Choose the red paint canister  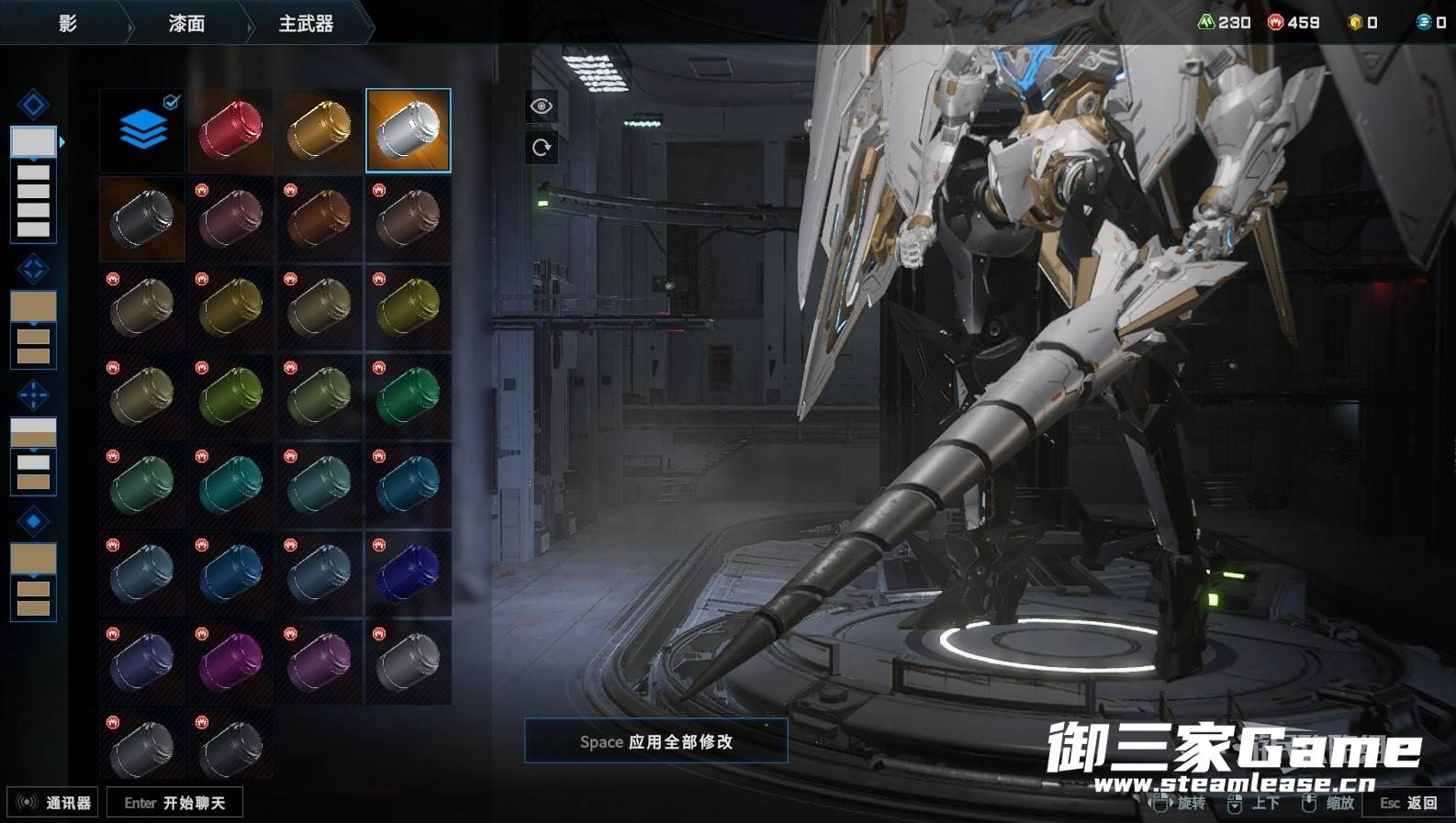(x=230, y=130)
